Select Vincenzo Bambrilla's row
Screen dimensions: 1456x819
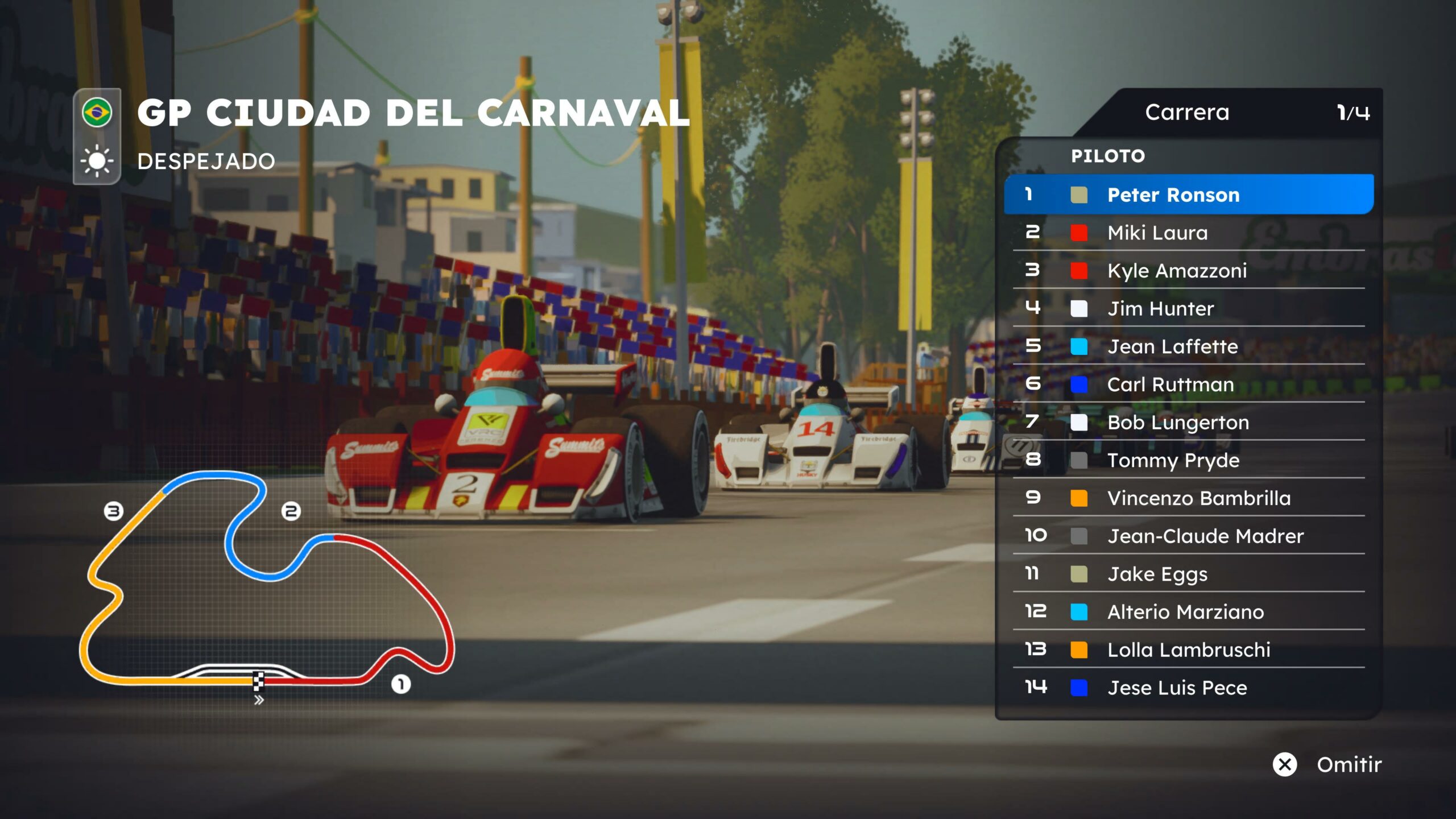pyautogui.click(x=1189, y=498)
